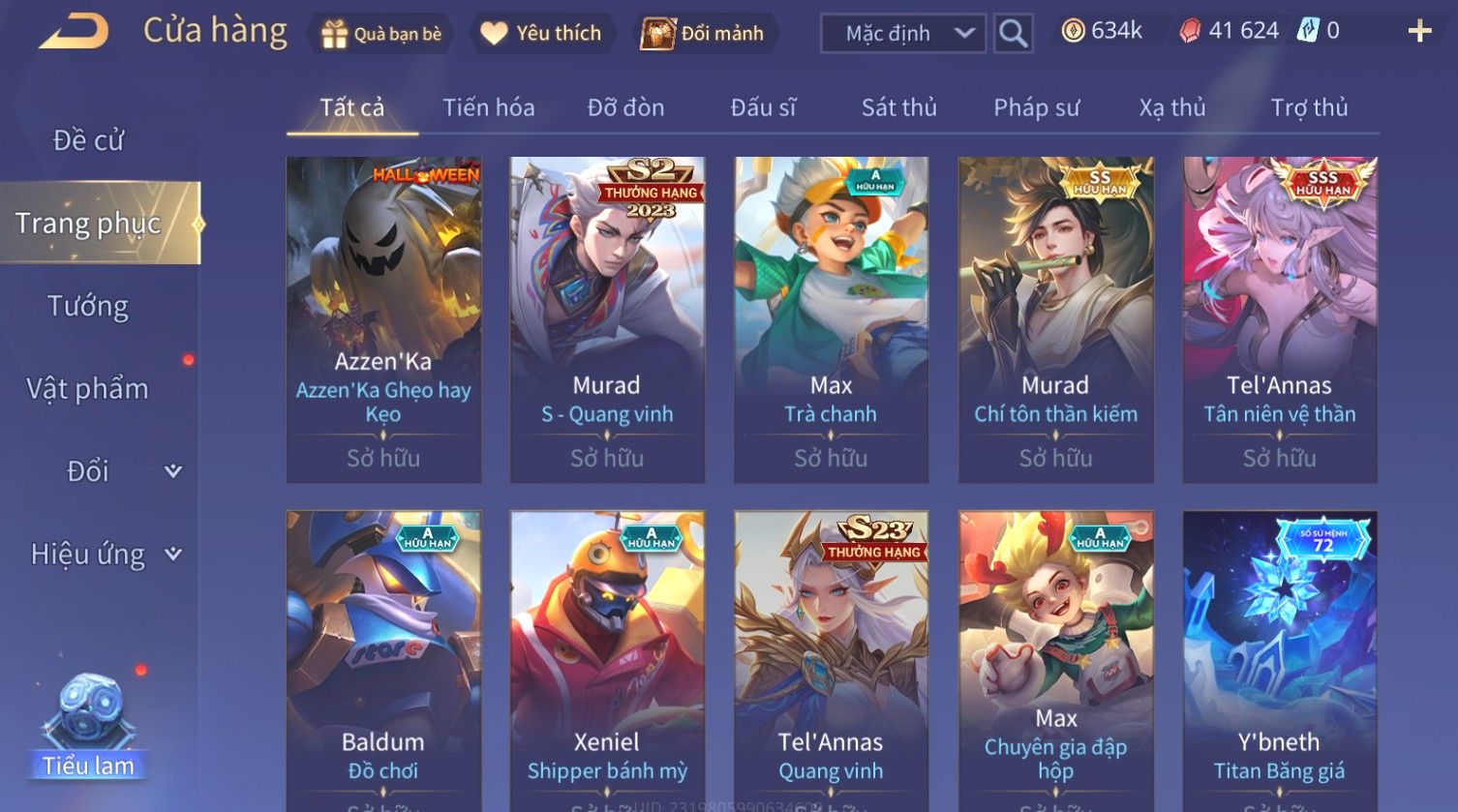This screenshot has height=812, width=1458.
Task: Open the Vật phẩm items section
Action: pos(88,389)
